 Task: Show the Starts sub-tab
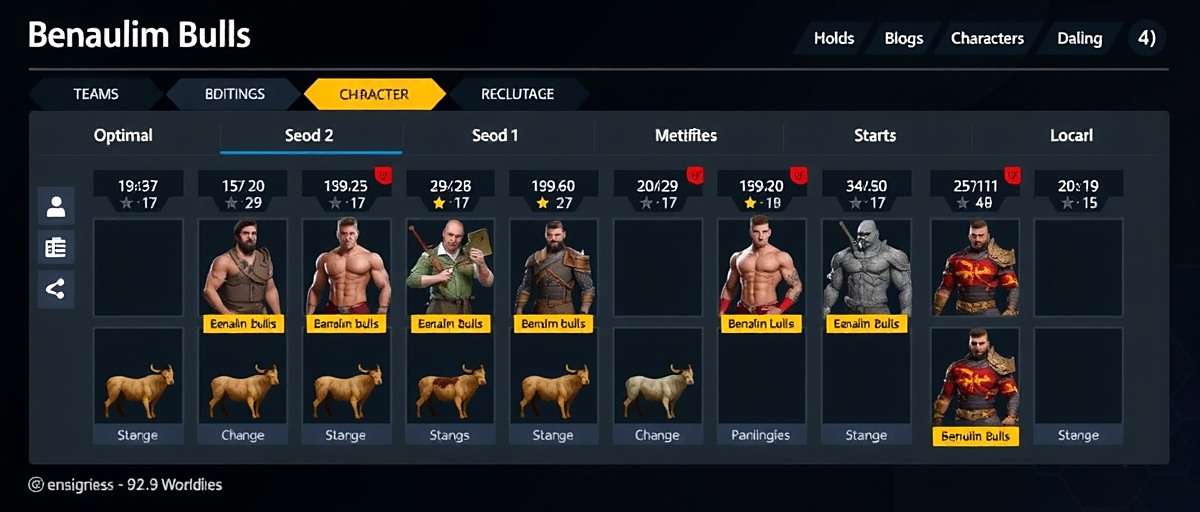click(x=875, y=135)
